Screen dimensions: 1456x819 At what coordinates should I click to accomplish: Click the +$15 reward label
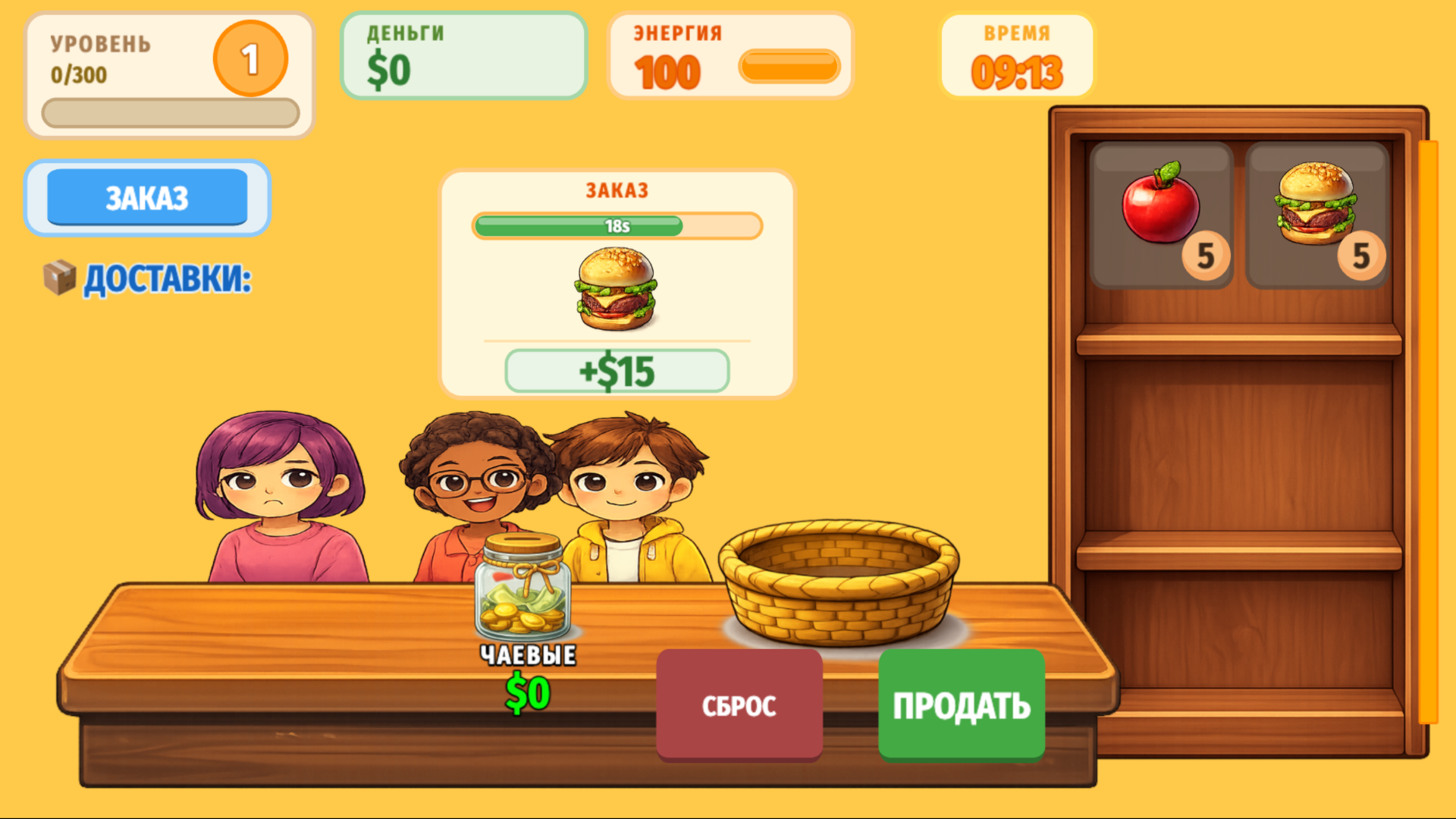click(617, 371)
